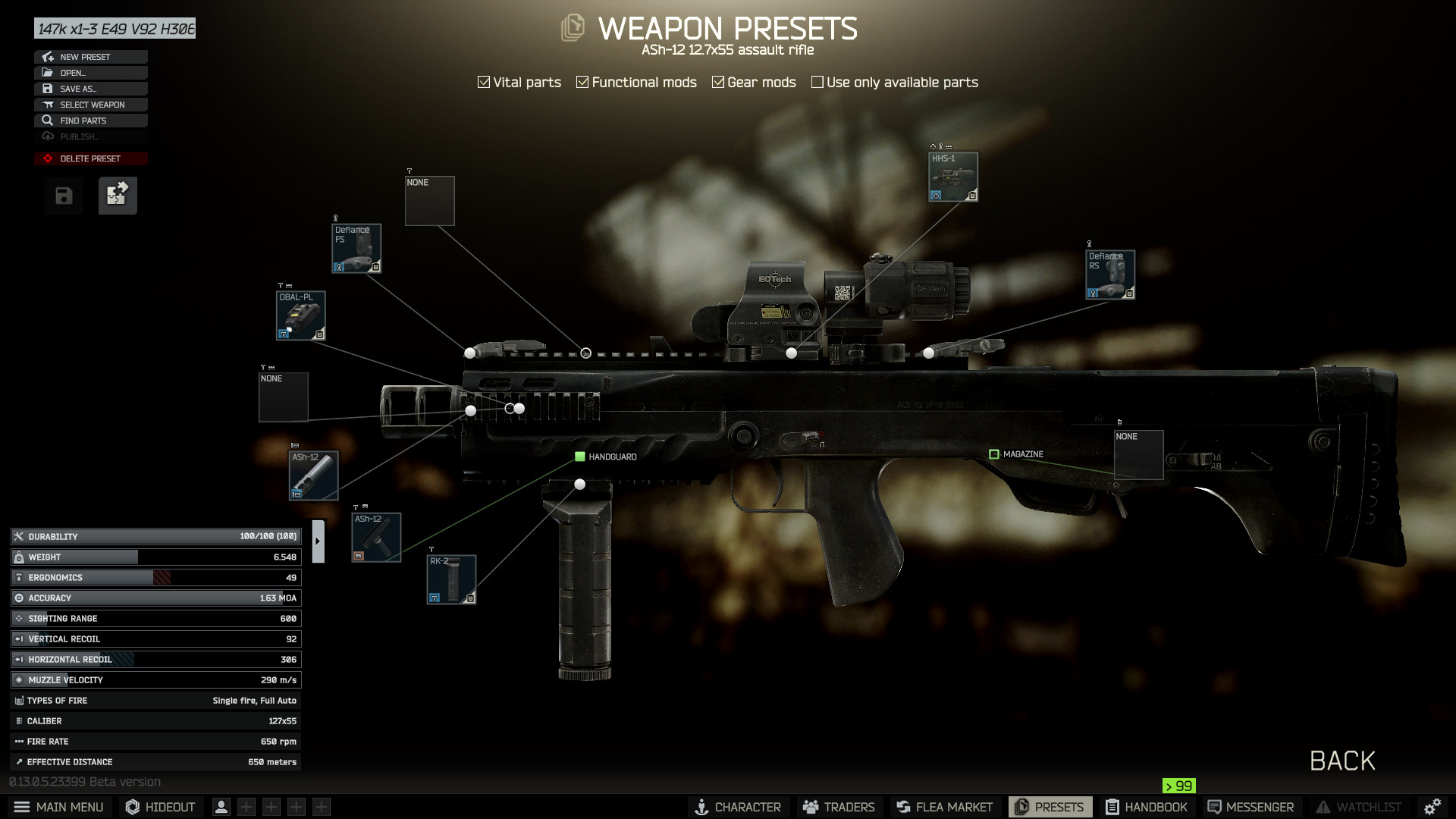1456x819 pixels.
Task: Click the hideout icon in the bottom bar
Action: (x=133, y=806)
